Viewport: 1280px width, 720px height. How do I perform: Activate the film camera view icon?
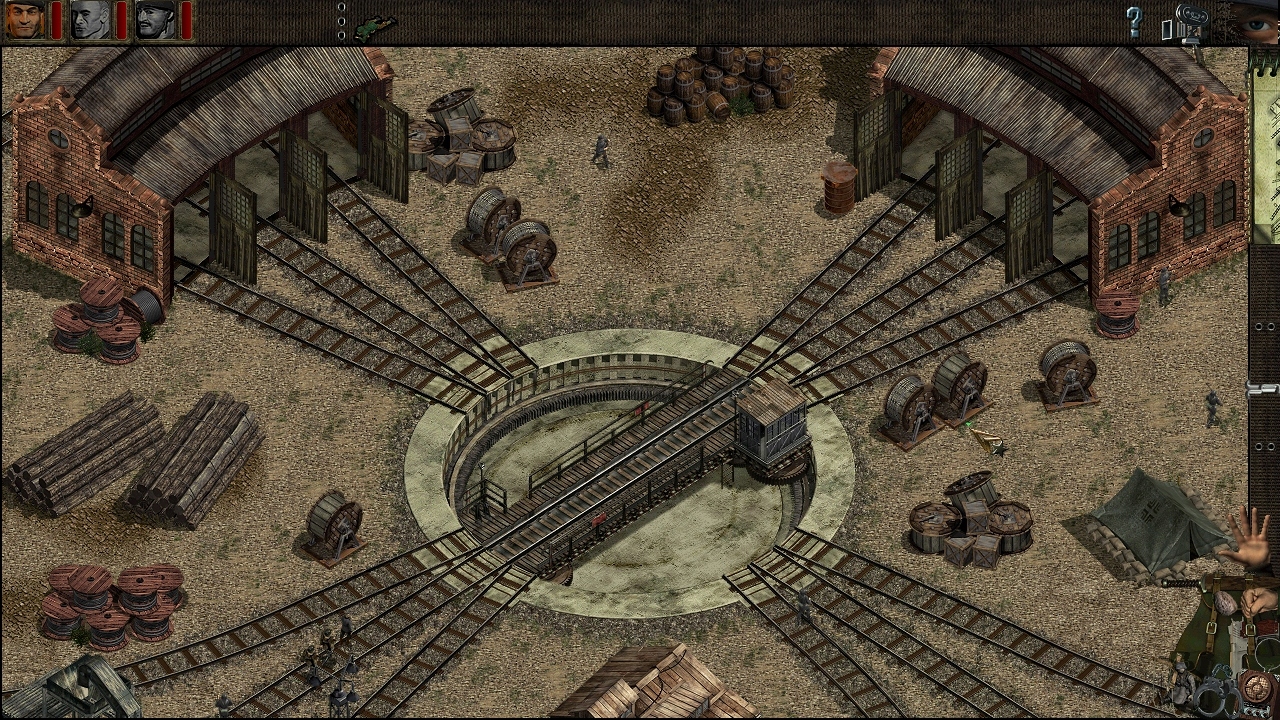(1190, 20)
